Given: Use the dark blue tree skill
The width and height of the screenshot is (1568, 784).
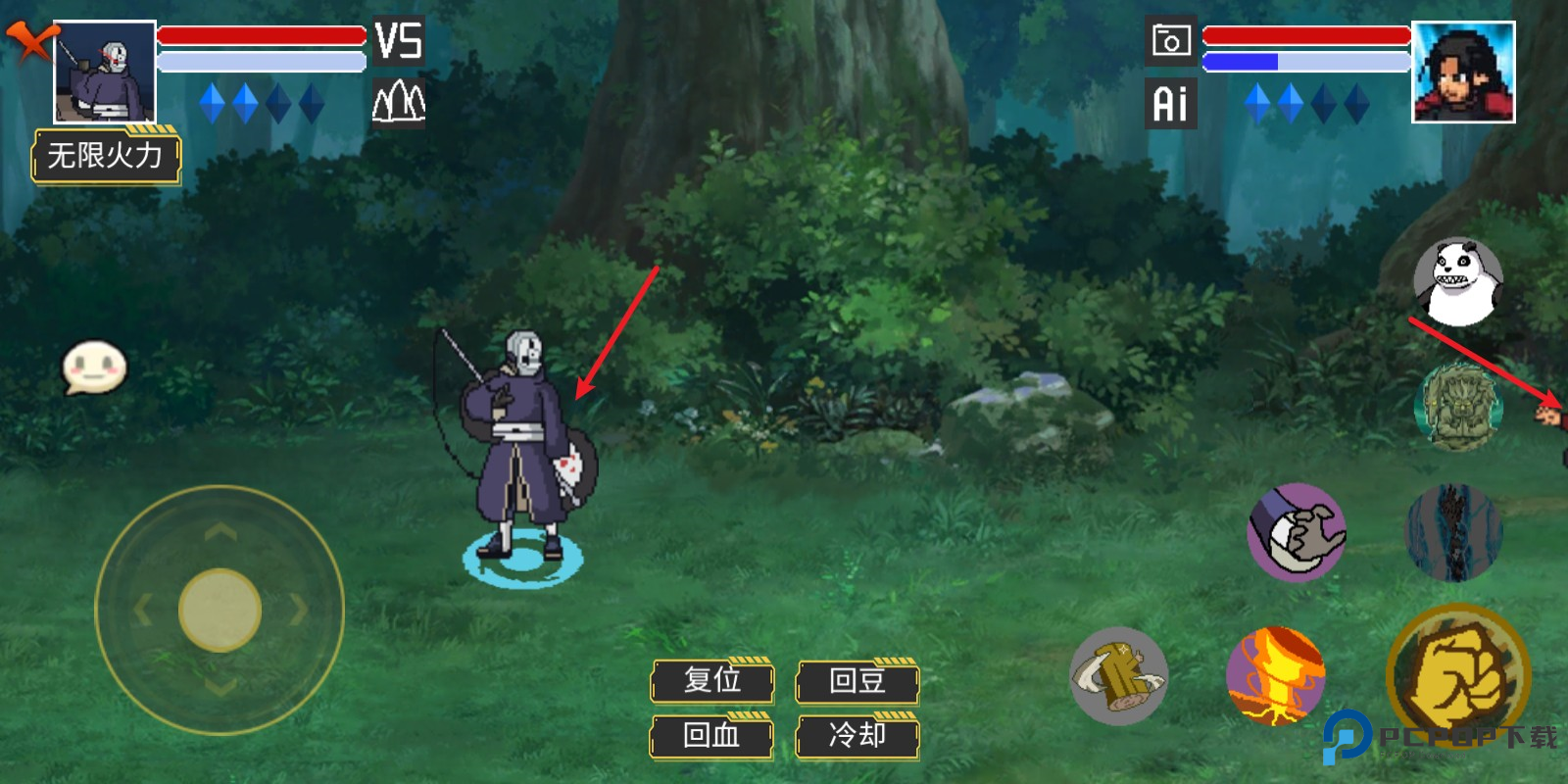Looking at the screenshot, I should pyautogui.click(x=1452, y=532).
